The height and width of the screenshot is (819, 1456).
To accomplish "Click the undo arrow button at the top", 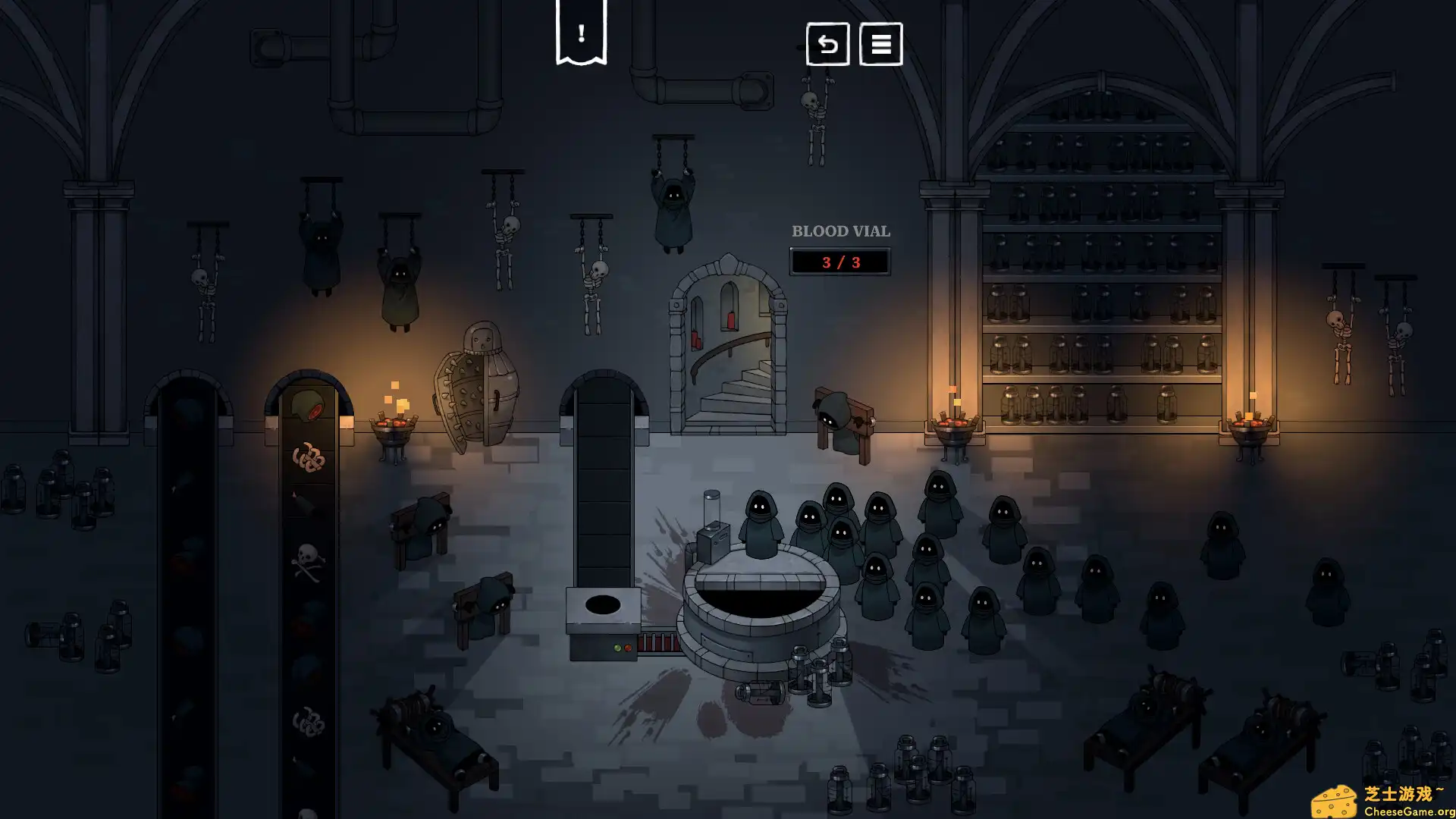I will pos(827,45).
